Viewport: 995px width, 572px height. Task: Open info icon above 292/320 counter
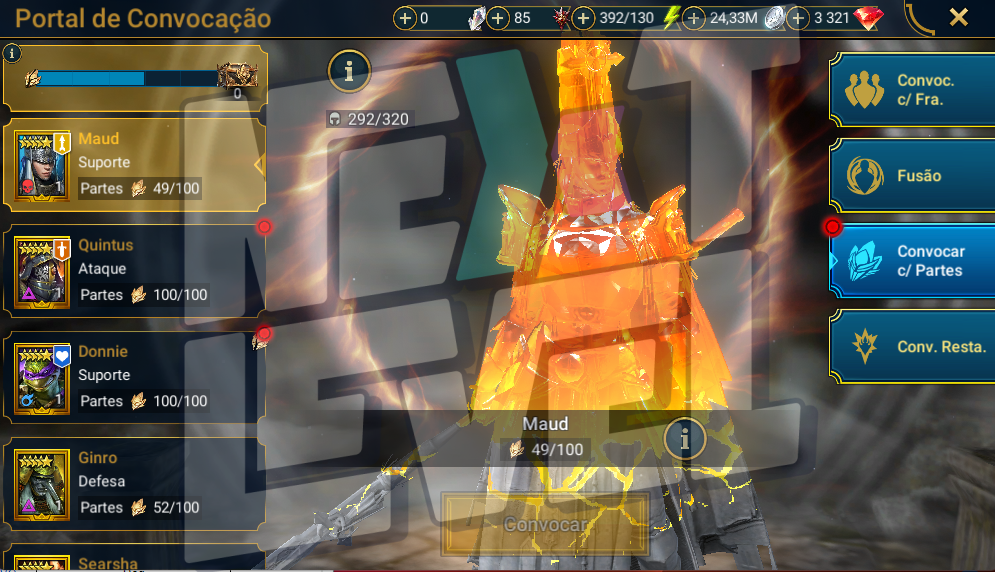pos(349,70)
